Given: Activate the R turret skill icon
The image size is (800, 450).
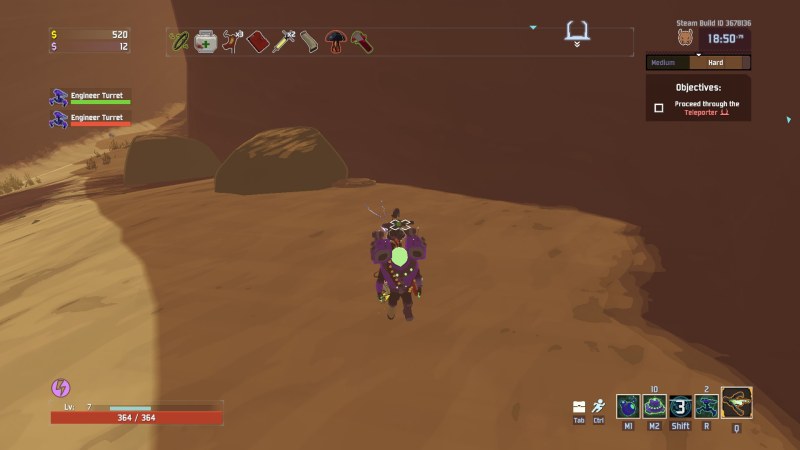Looking at the screenshot, I should pos(707,406).
